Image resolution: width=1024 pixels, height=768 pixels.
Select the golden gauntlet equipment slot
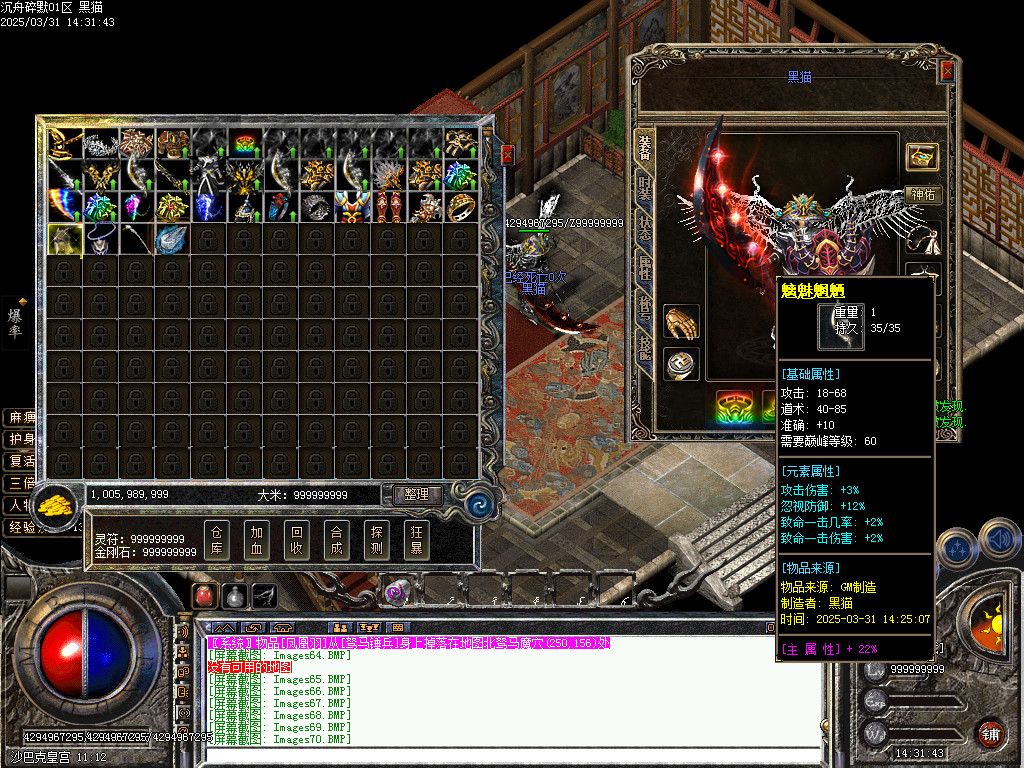[x=681, y=322]
